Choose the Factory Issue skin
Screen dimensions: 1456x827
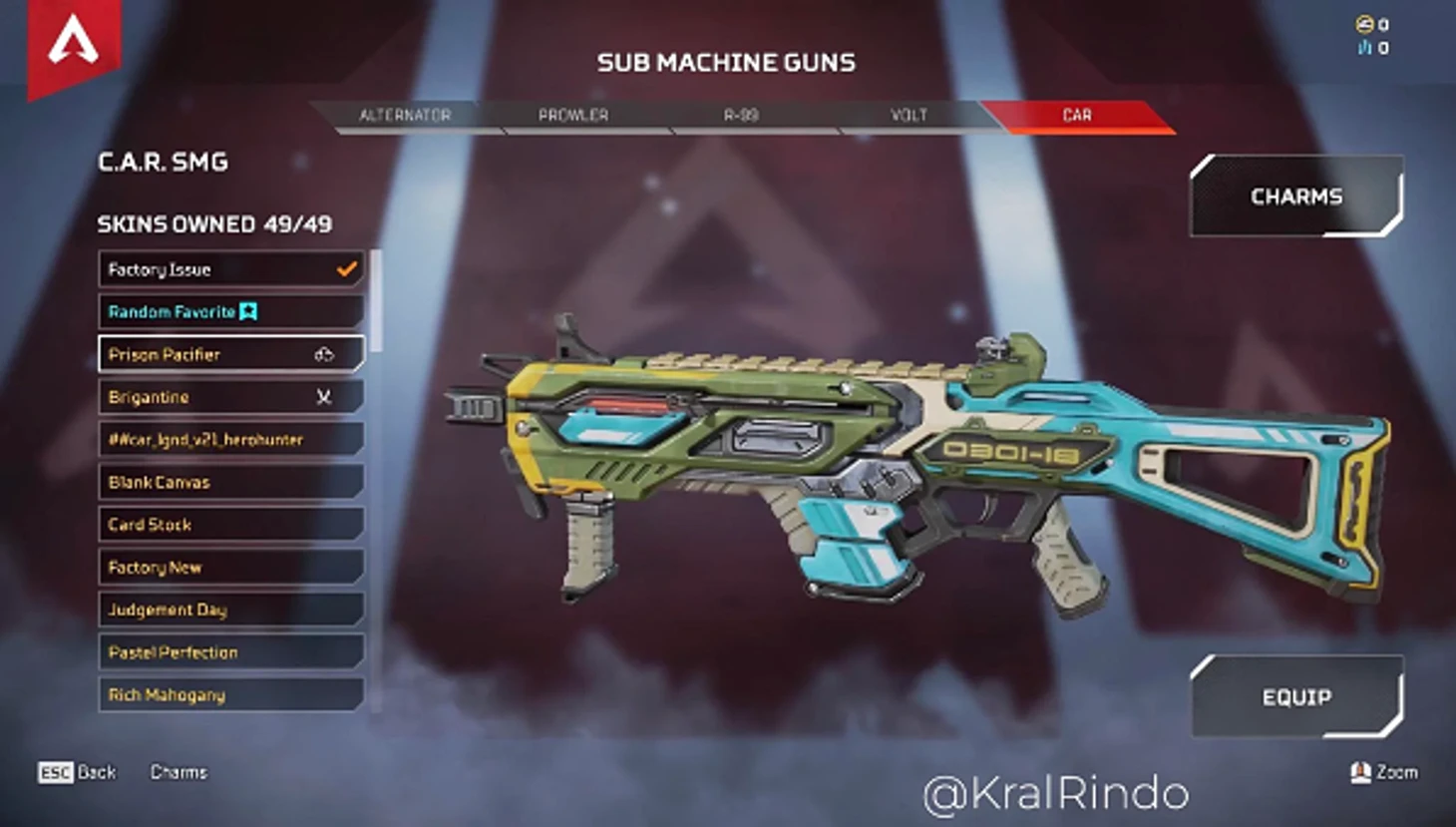pos(230,269)
